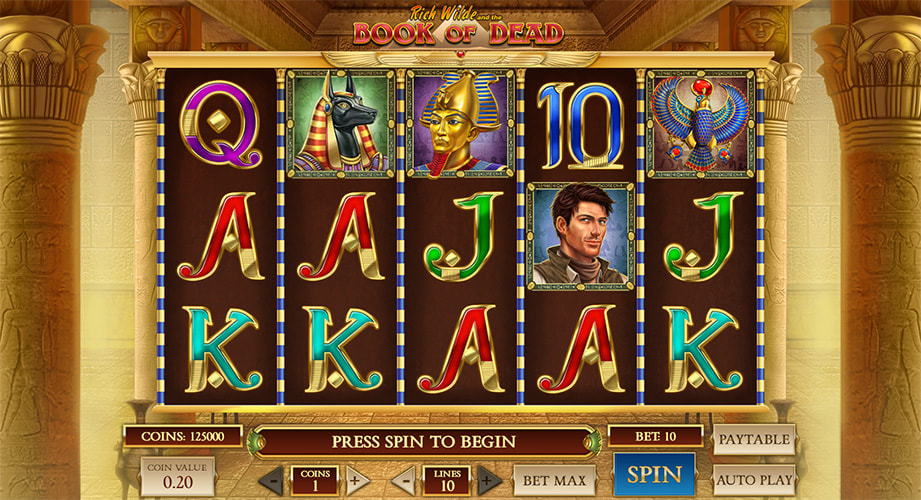Image resolution: width=921 pixels, height=500 pixels.
Task: Decrease the number of coins
Action: [x=270, y=480]
